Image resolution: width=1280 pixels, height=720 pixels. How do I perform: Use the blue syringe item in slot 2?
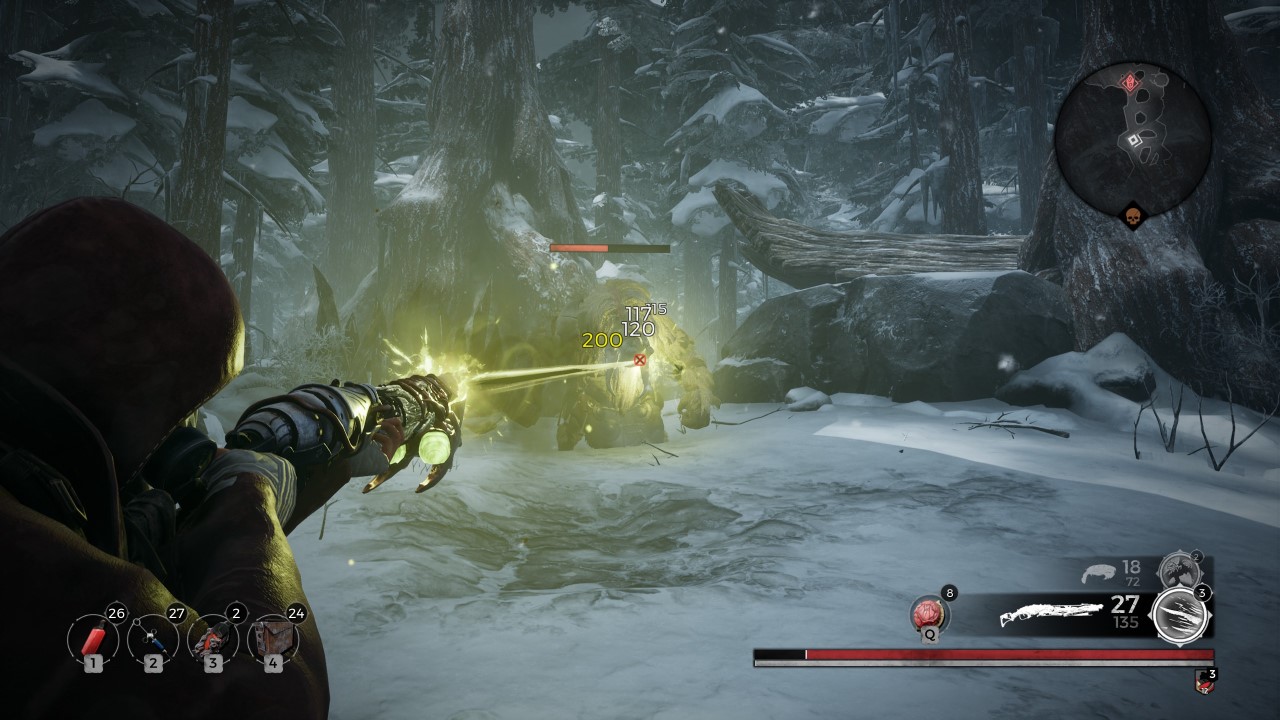(152, 637)
